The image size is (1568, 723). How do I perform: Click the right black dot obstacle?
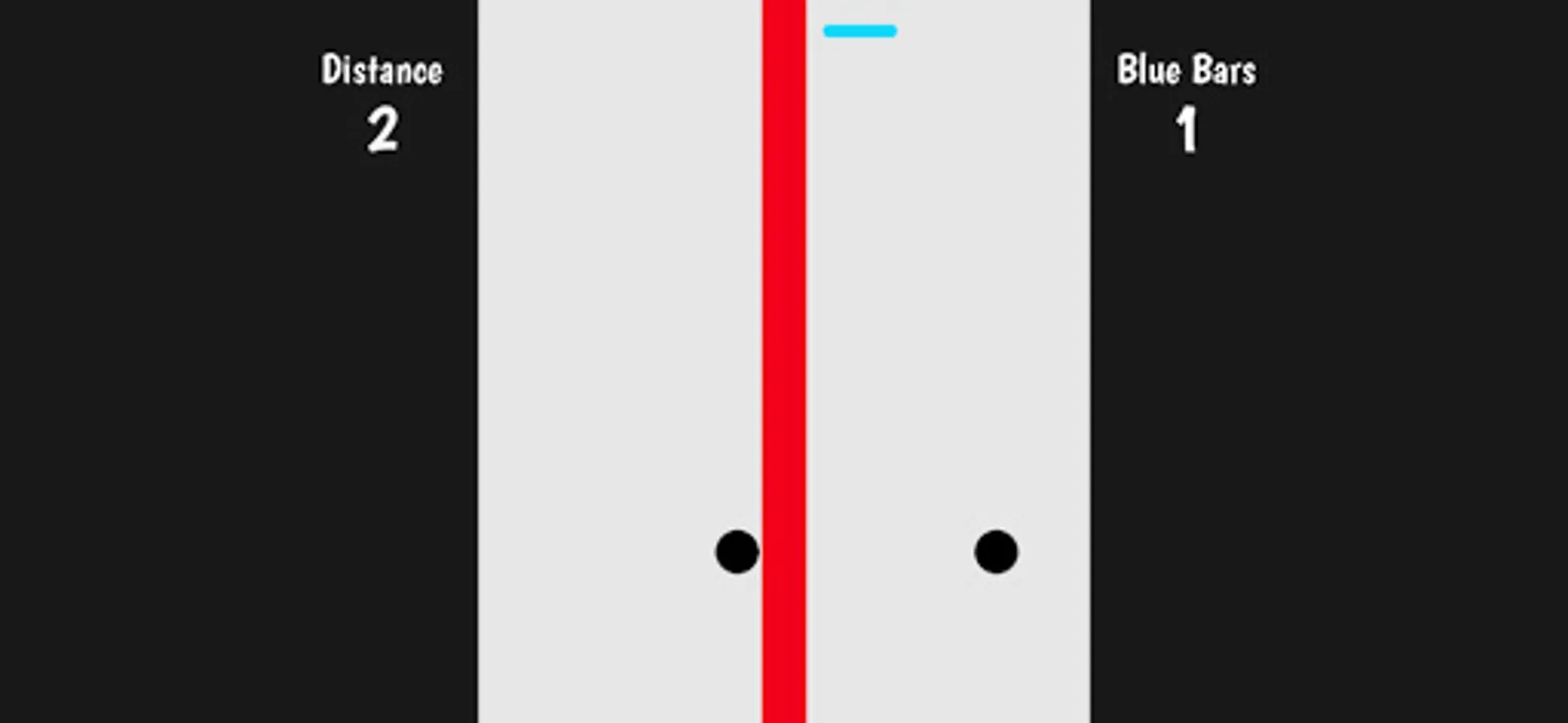pos(996,551)
